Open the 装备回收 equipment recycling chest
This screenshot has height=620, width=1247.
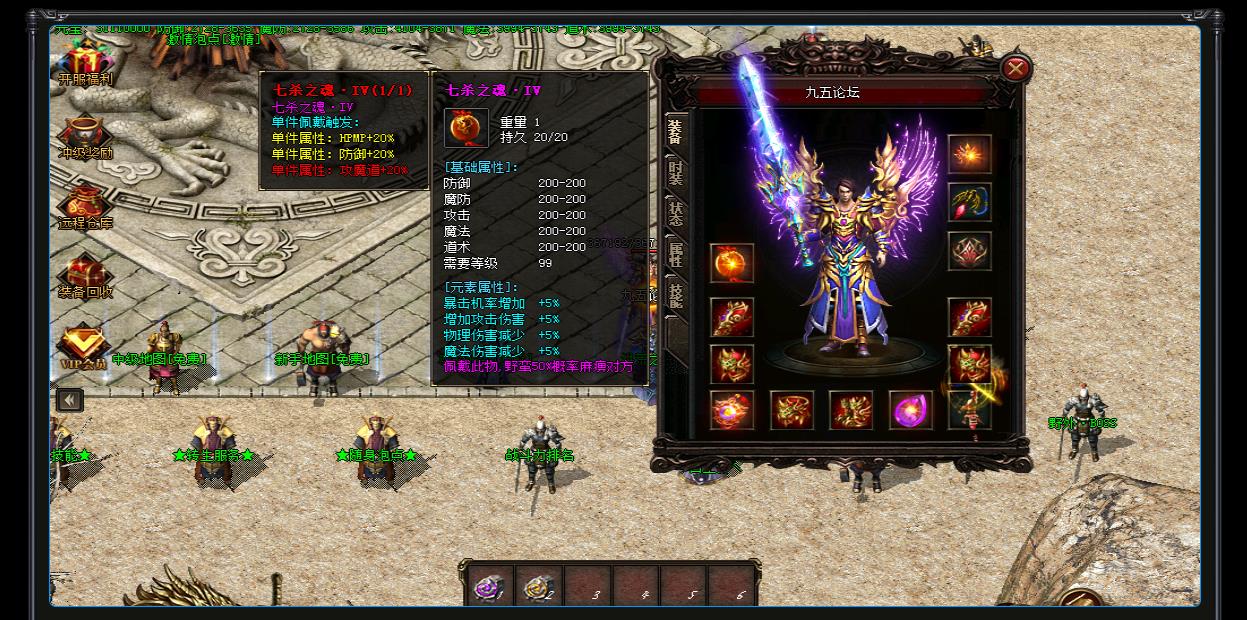[85, 274]
